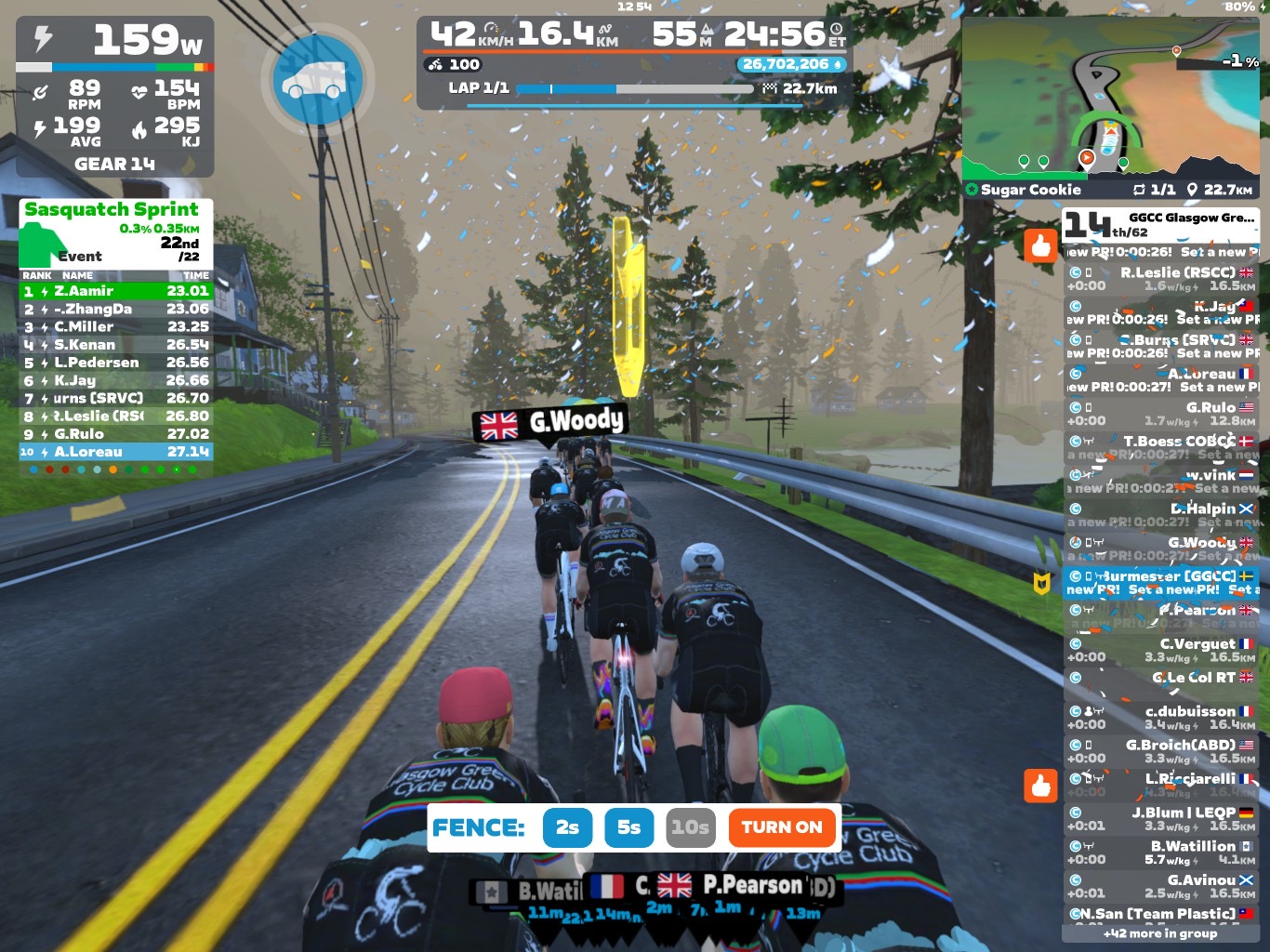Screen dimensions: 1270x952
Task: Select G.Avinou in the riders list
Action: [x=1162, y=886]
